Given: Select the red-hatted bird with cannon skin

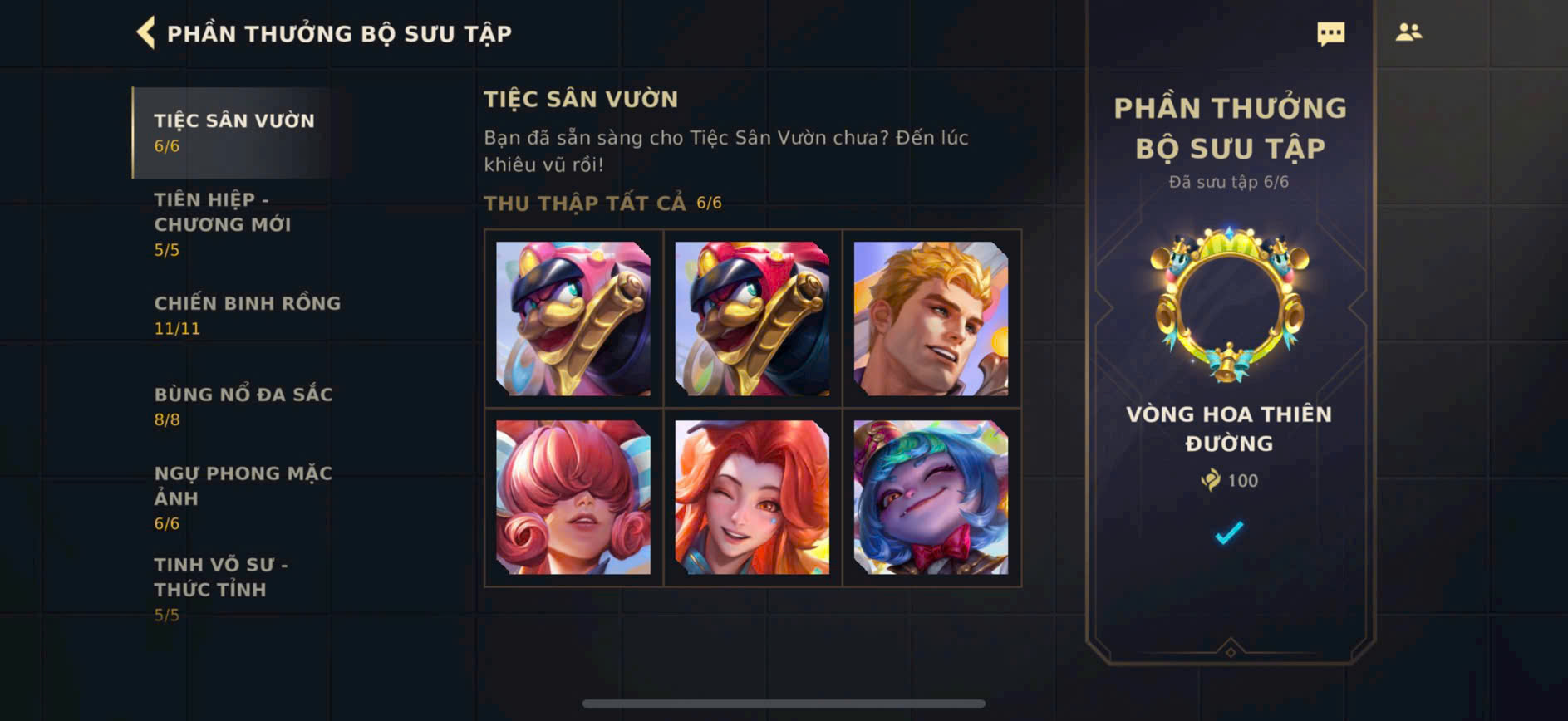Looking at the screenshot, I should click(x=752, y=319).
